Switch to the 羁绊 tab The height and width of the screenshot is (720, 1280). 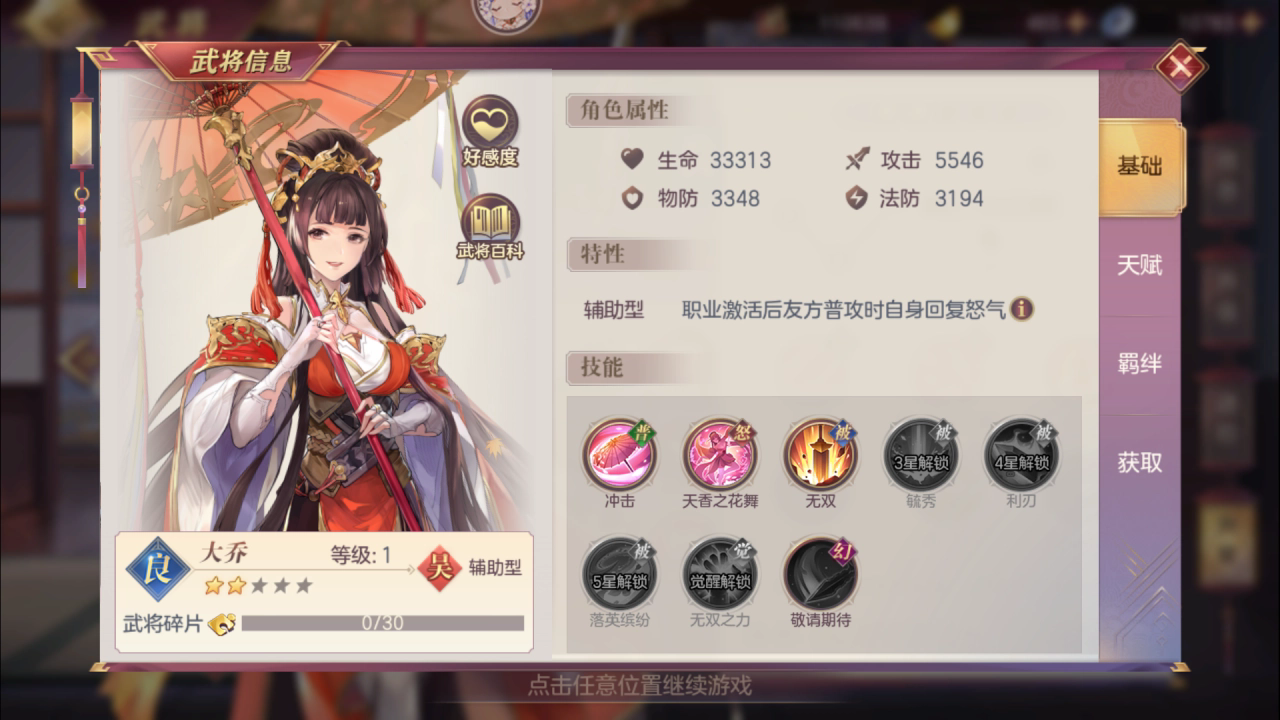pyautogui.click(x=1140, y=364)
